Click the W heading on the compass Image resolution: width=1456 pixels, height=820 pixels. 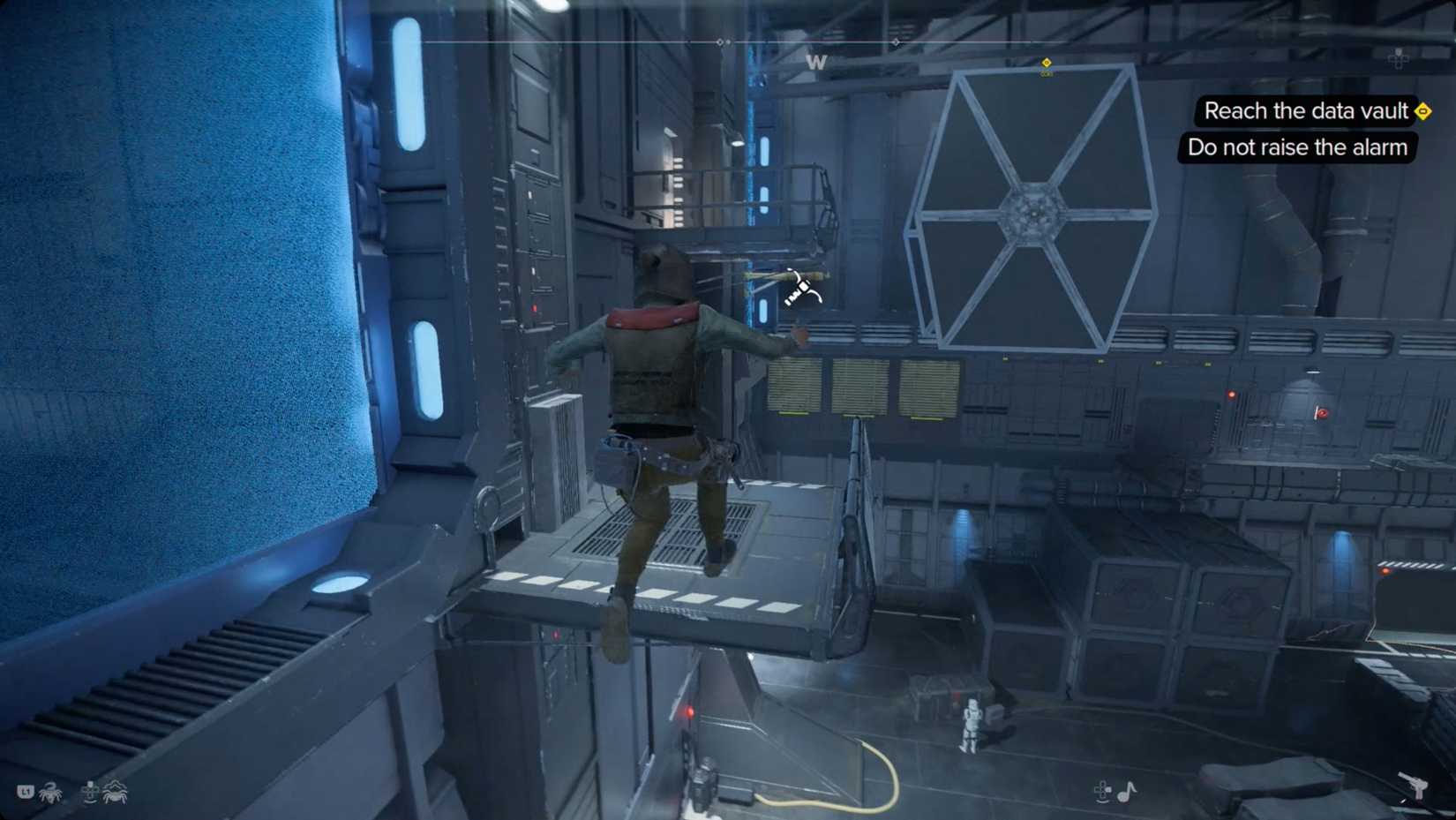tap(816, 63)
